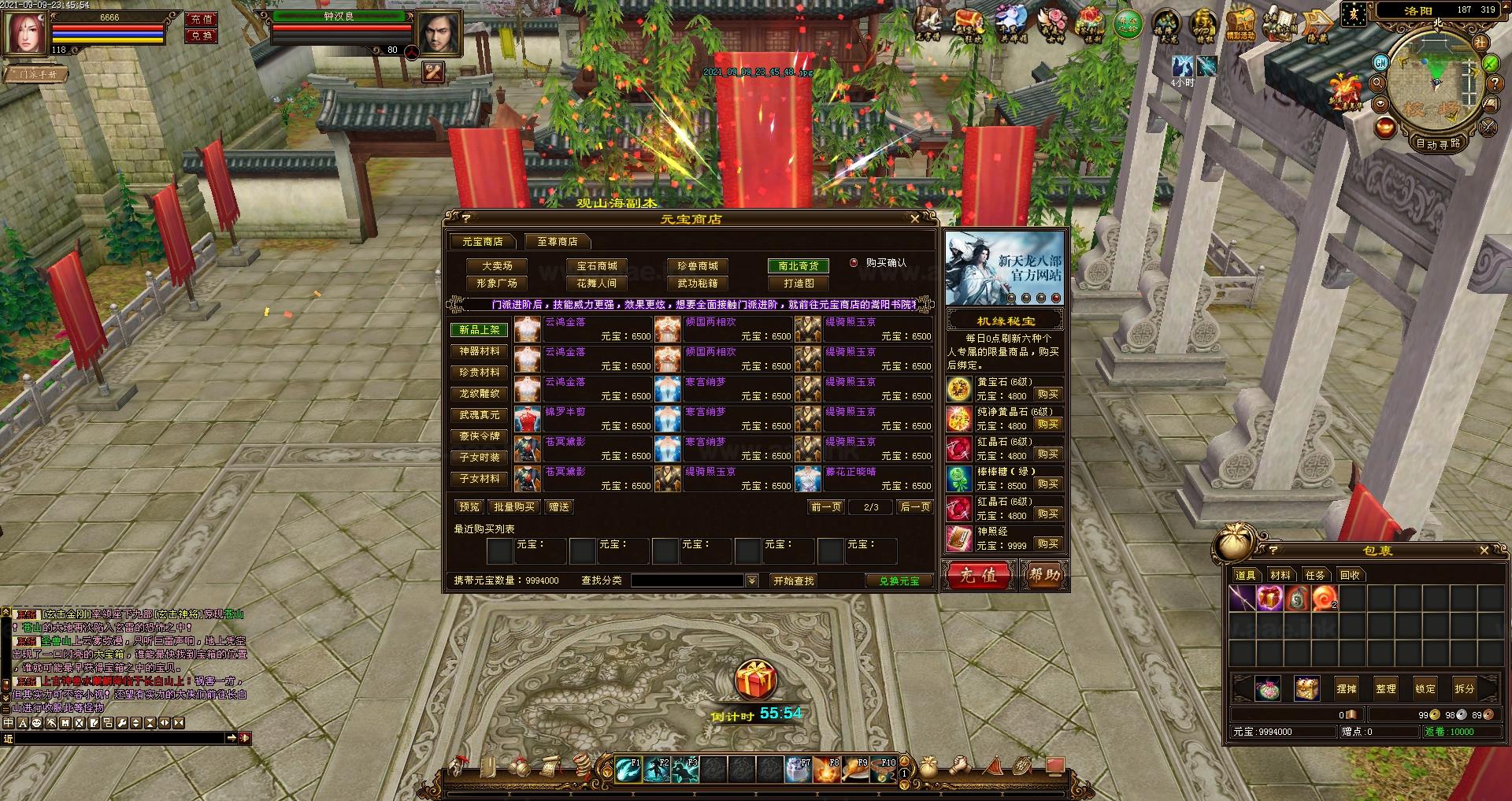Click the VIP特权 gold icon
1512x801 pixels.
click(x=1203, y=22)
